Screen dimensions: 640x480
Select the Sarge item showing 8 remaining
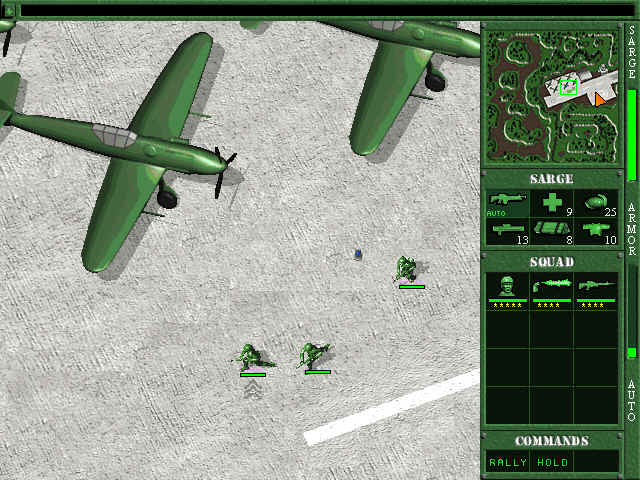click(x=552, y=231)
